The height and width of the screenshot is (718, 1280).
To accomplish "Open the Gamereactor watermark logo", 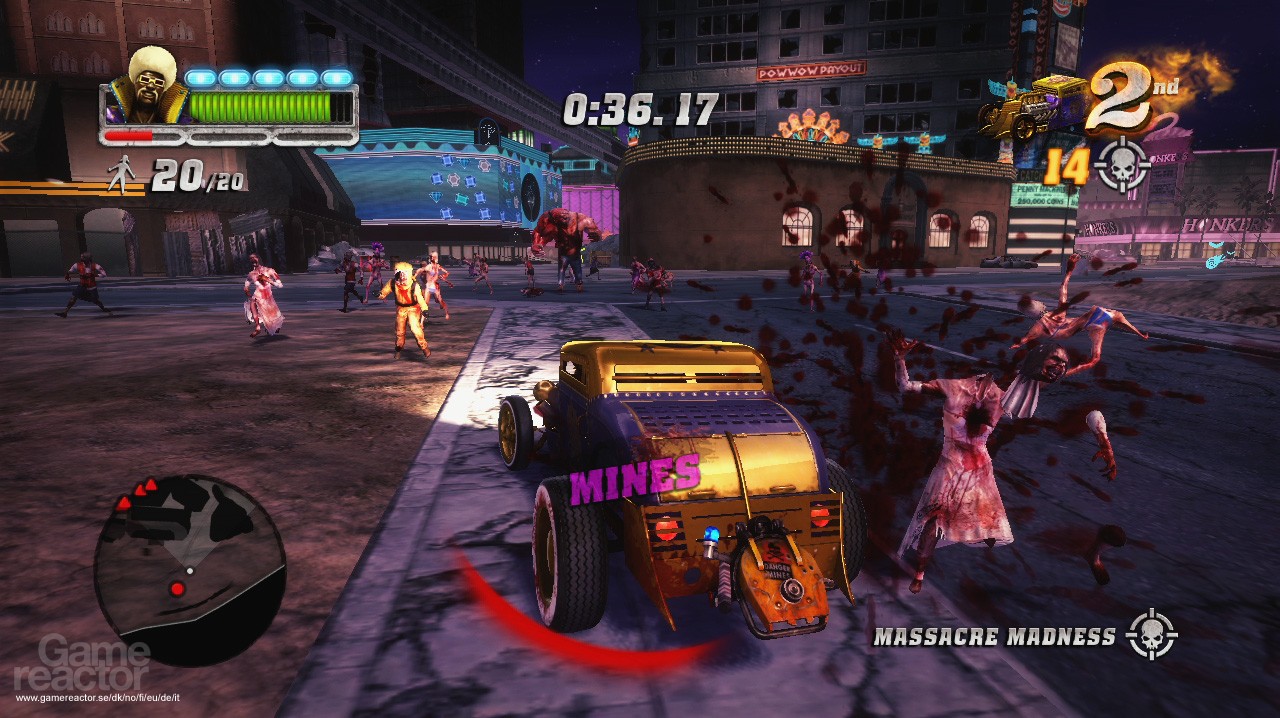I will tap(95, 665).
